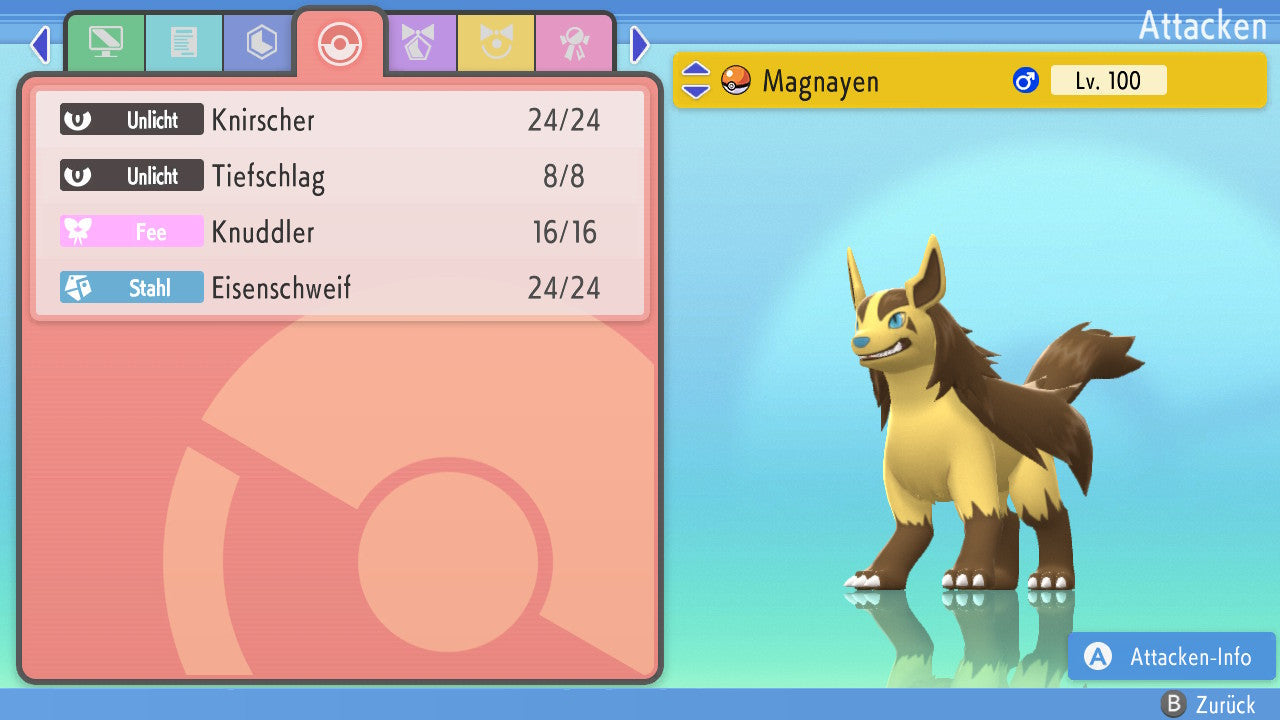
Task: Select the red Poké Ball moves tab
Action: tap(340, 43)
